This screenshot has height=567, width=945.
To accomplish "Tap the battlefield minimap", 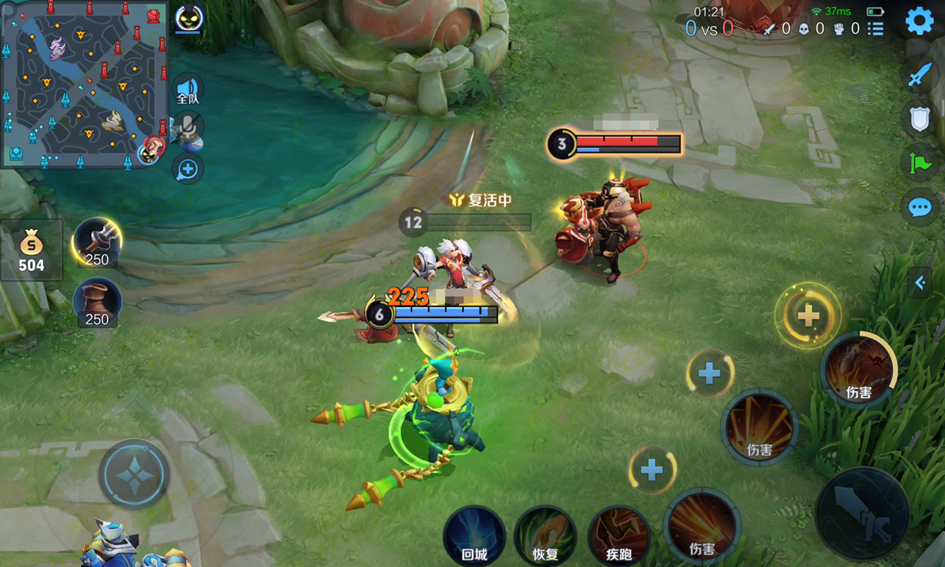I will [84, 84].
